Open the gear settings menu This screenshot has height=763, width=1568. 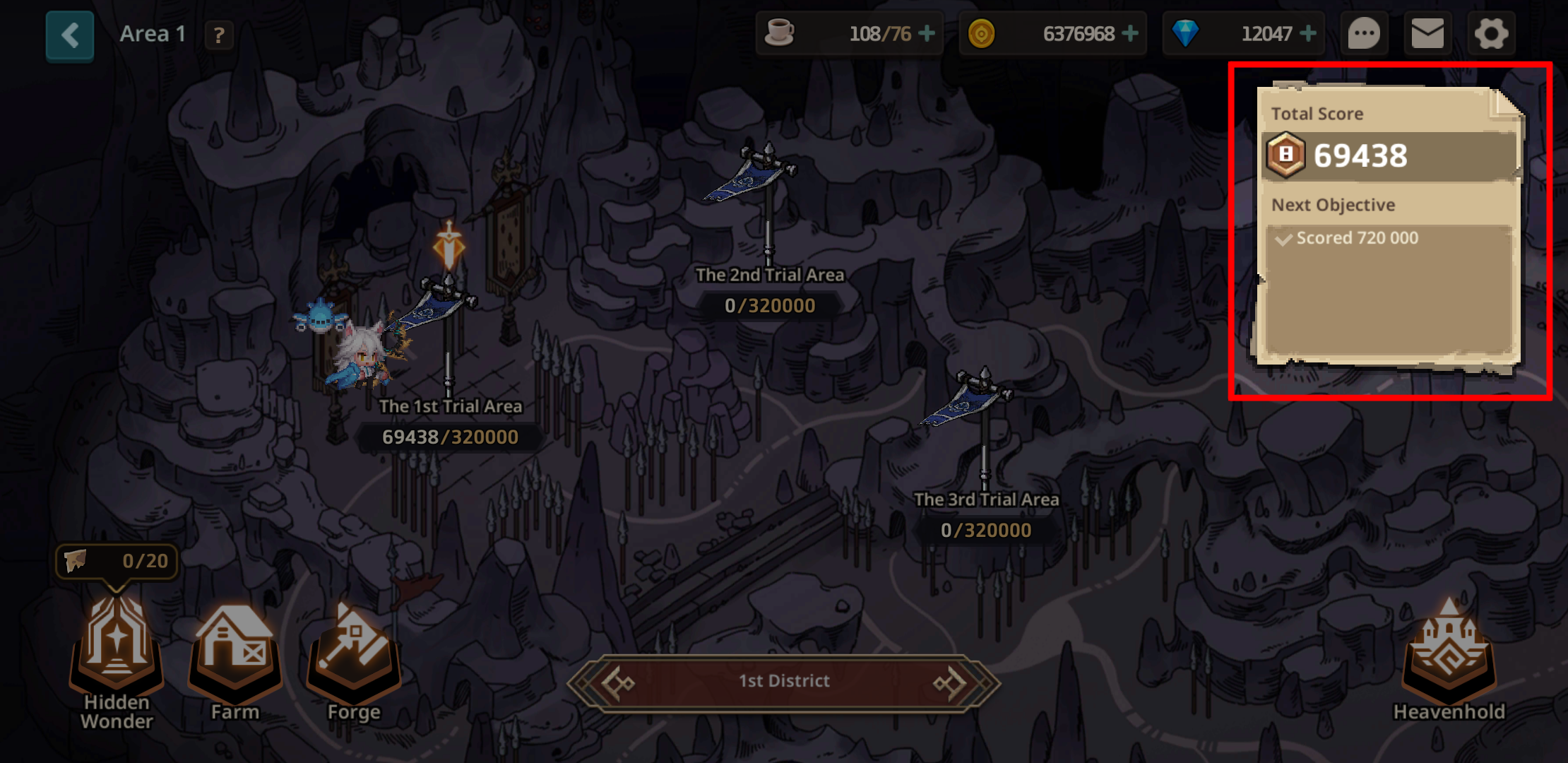click(1491, 33)
